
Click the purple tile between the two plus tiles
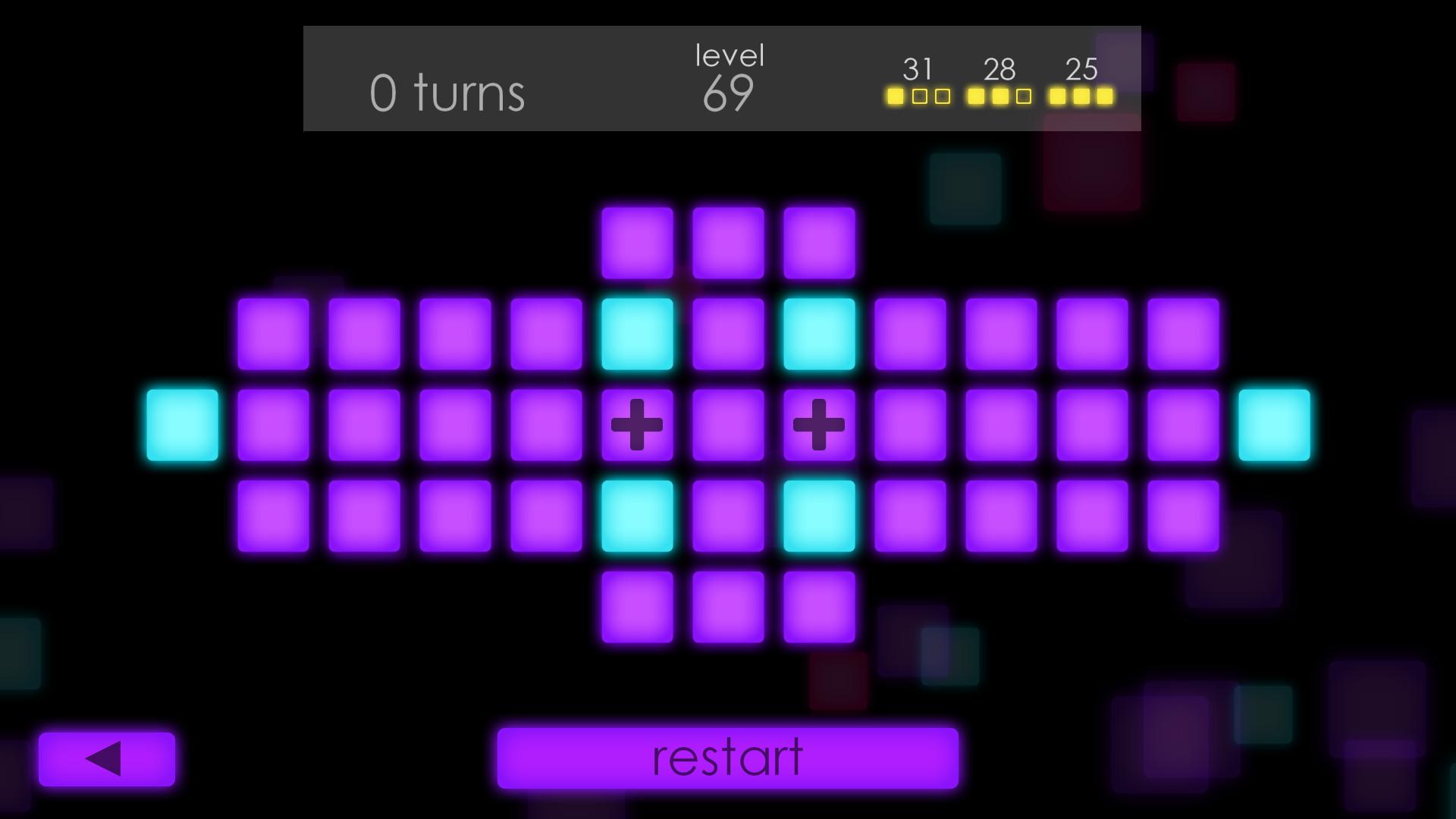[x=726, y=425]
